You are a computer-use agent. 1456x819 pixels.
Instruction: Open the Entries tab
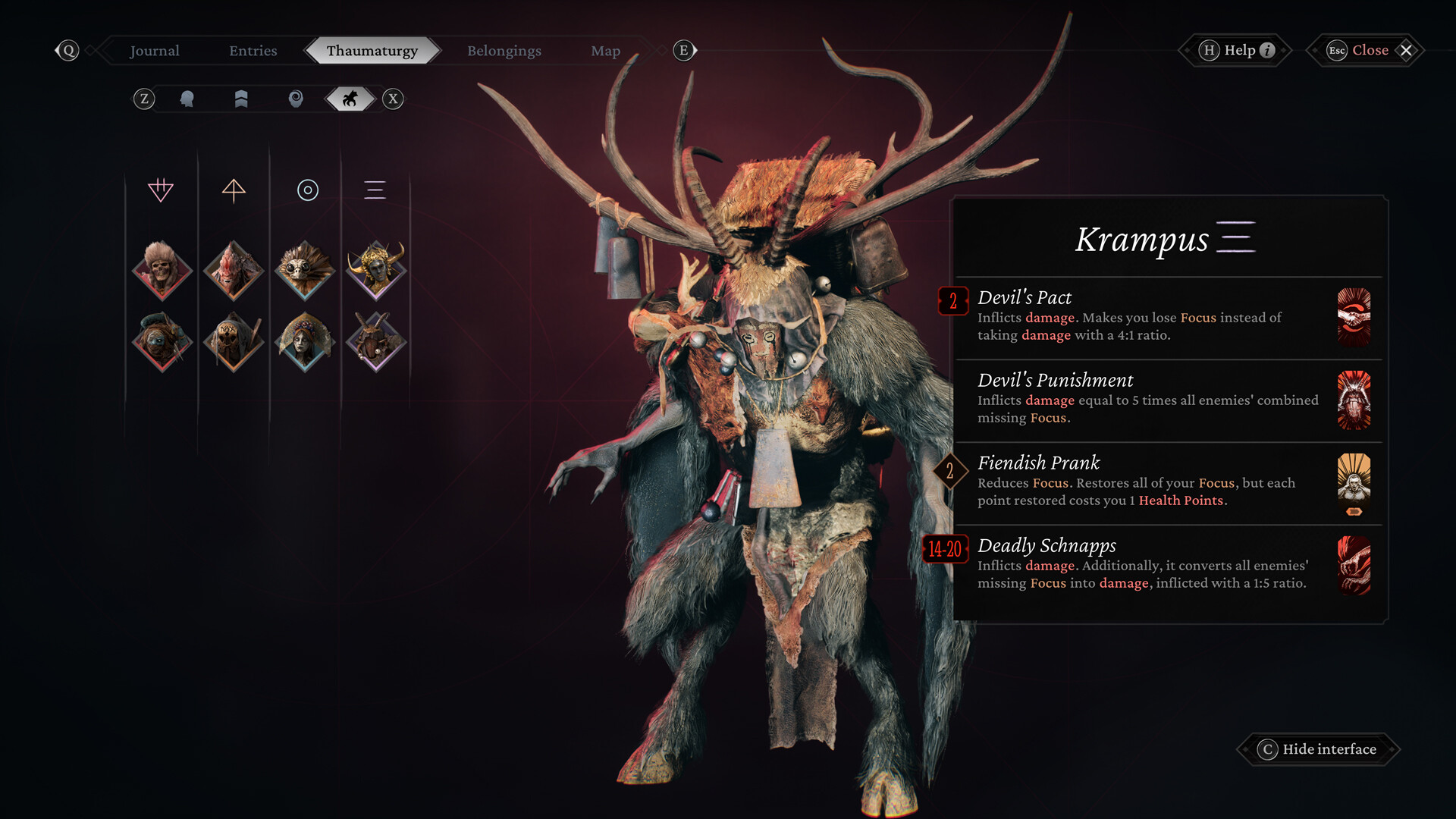pyautogui.click(x=253, y=50)
